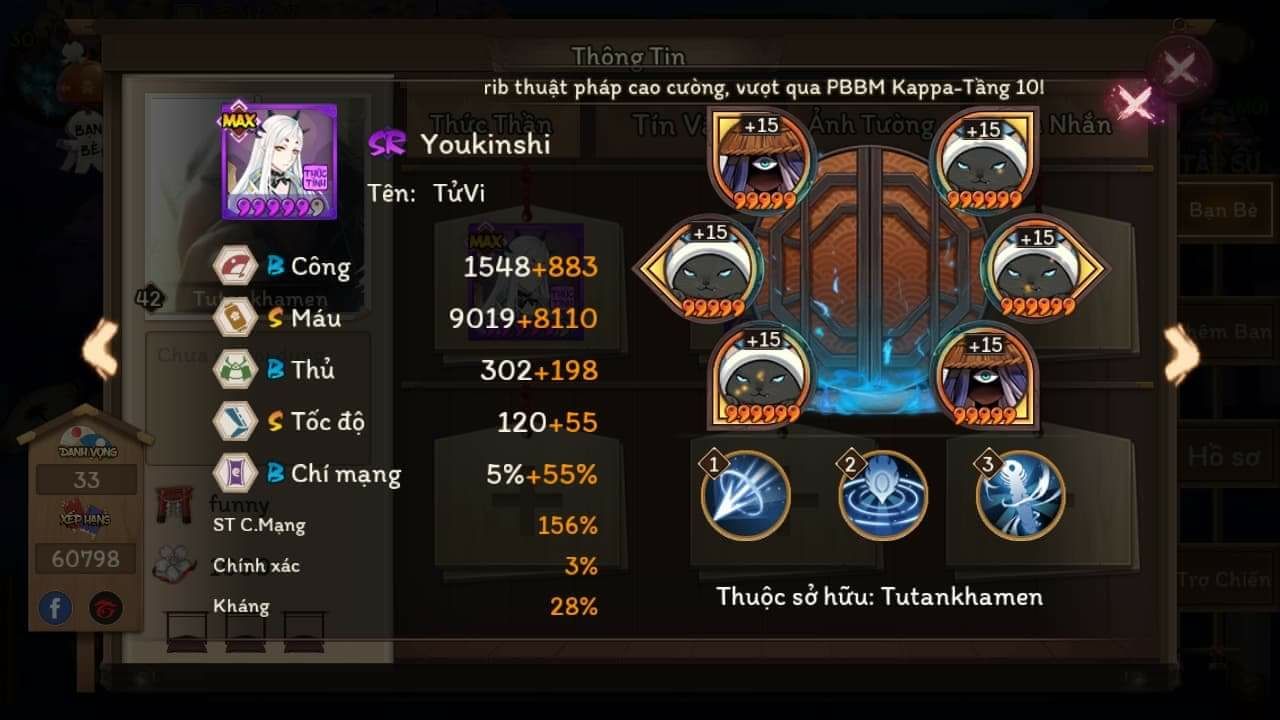Close the shikigami info panel with pink X
The image size is (1280, 720).
pos(1134,102)
